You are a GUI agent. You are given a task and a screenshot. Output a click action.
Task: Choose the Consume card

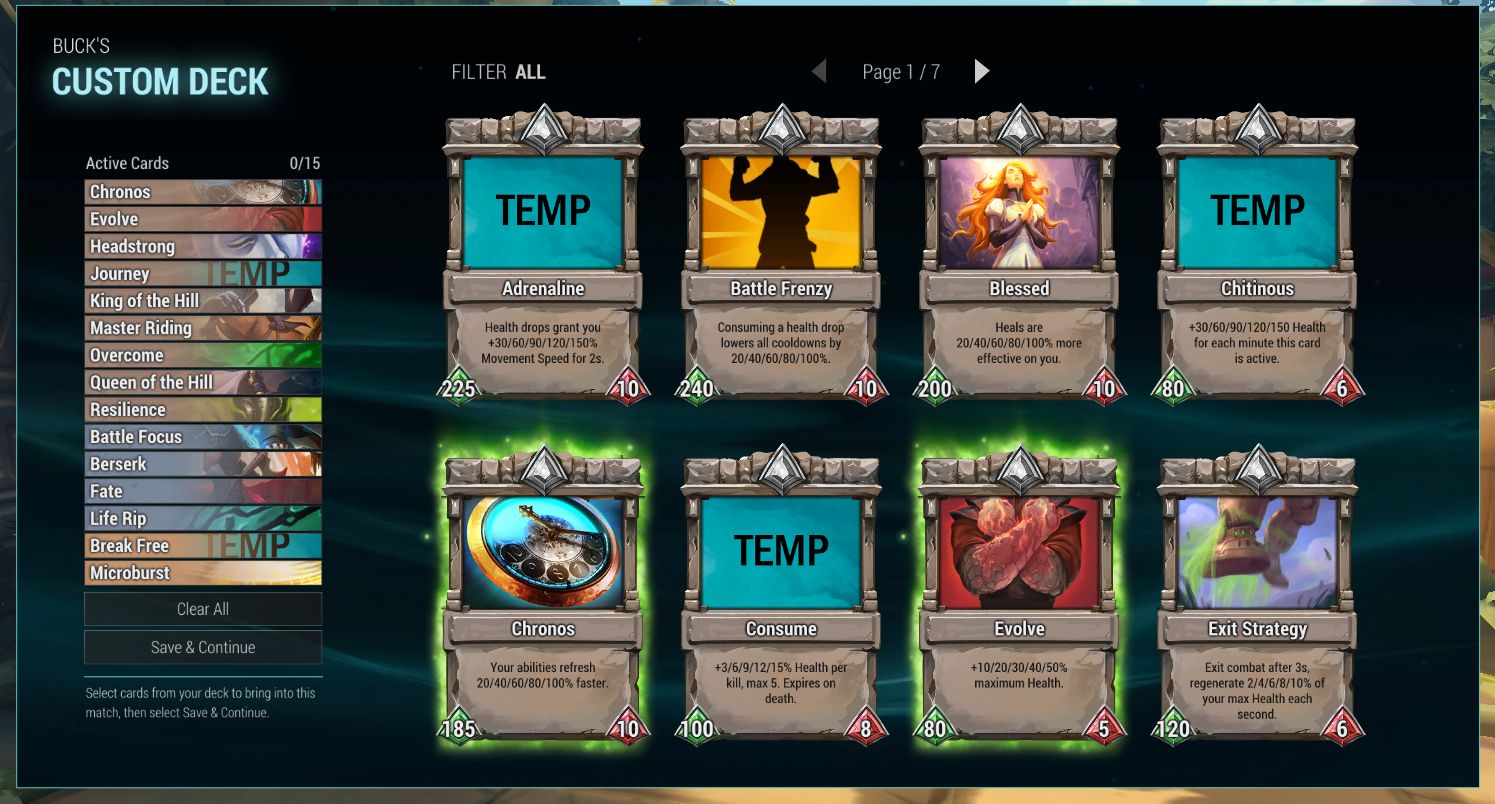781,595
